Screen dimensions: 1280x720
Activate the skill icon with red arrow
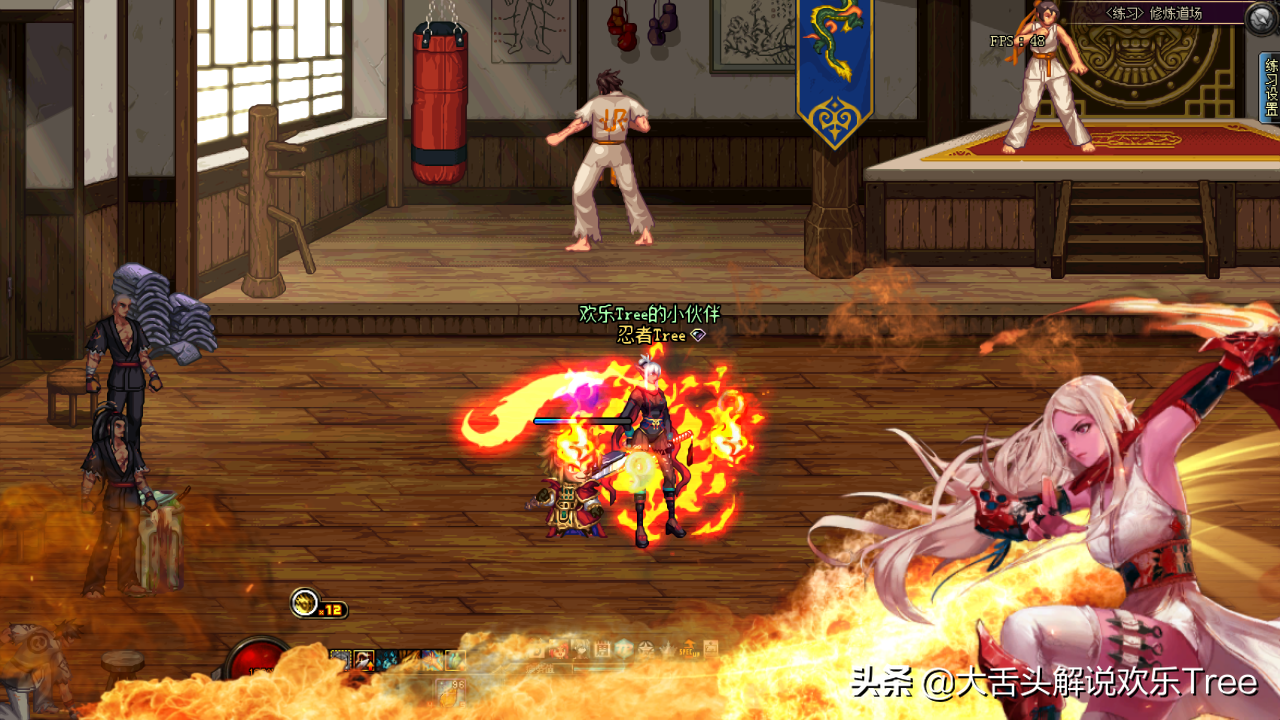pyautogui.click(x=364, y=660)
